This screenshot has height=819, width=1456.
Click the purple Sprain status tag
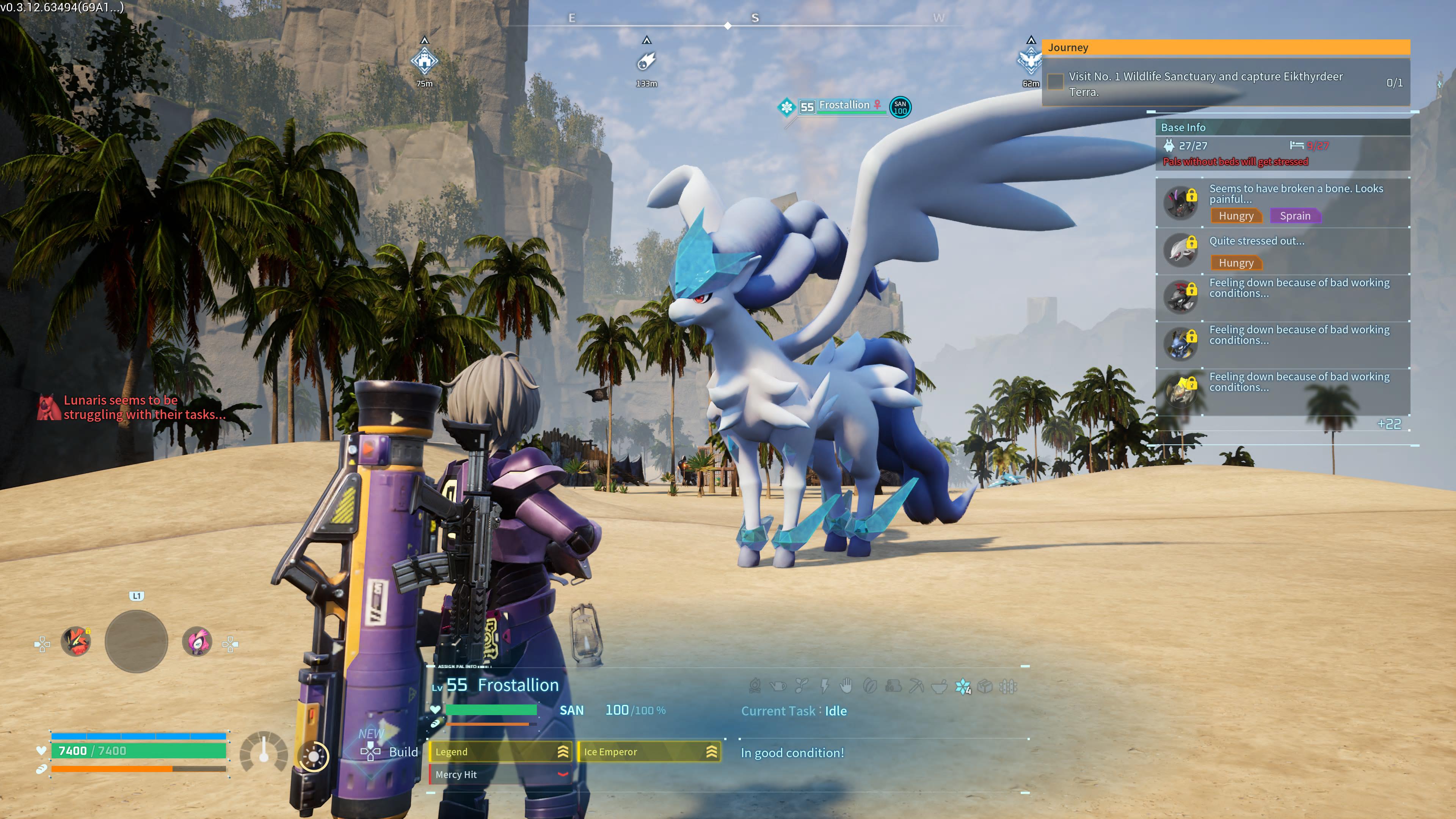(1294, 216)
